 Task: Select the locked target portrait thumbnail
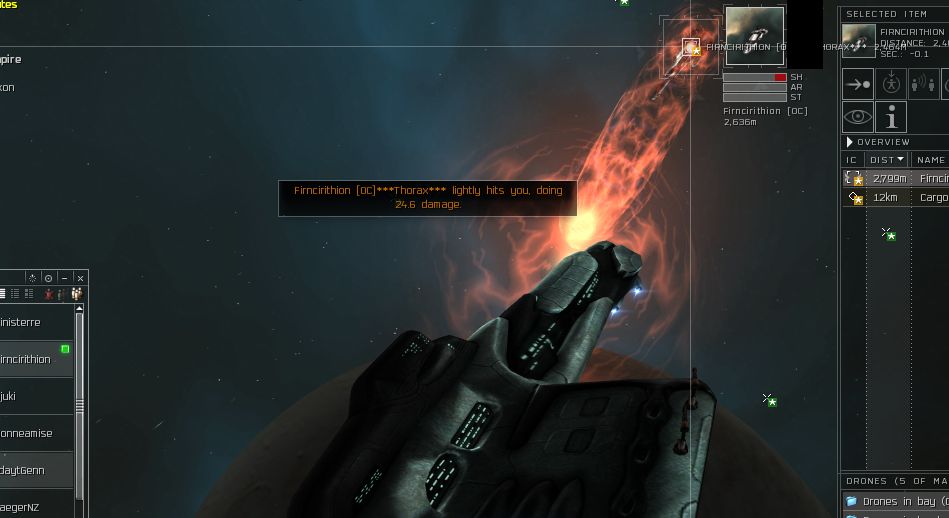754,35
